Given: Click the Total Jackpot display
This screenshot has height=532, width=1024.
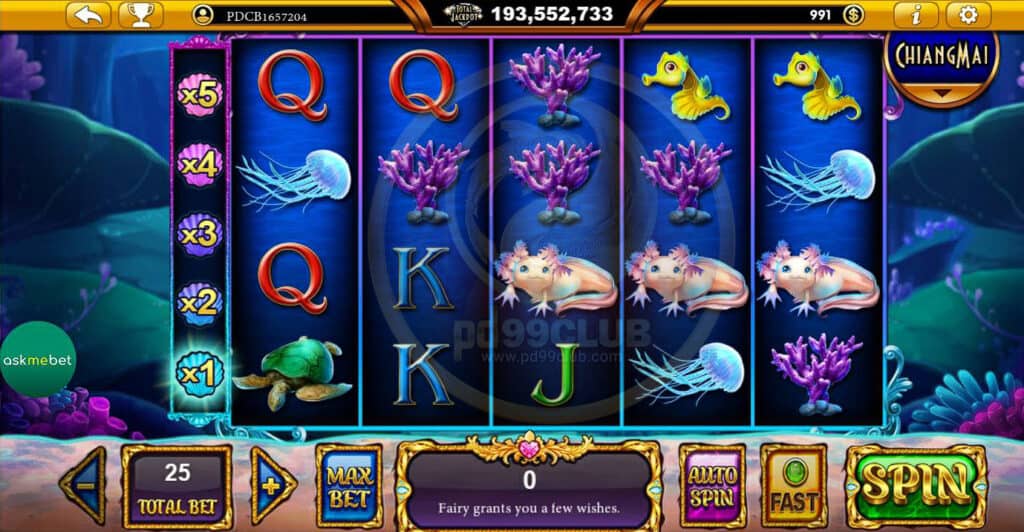Looking at the screenshot, I should point(530,14).
